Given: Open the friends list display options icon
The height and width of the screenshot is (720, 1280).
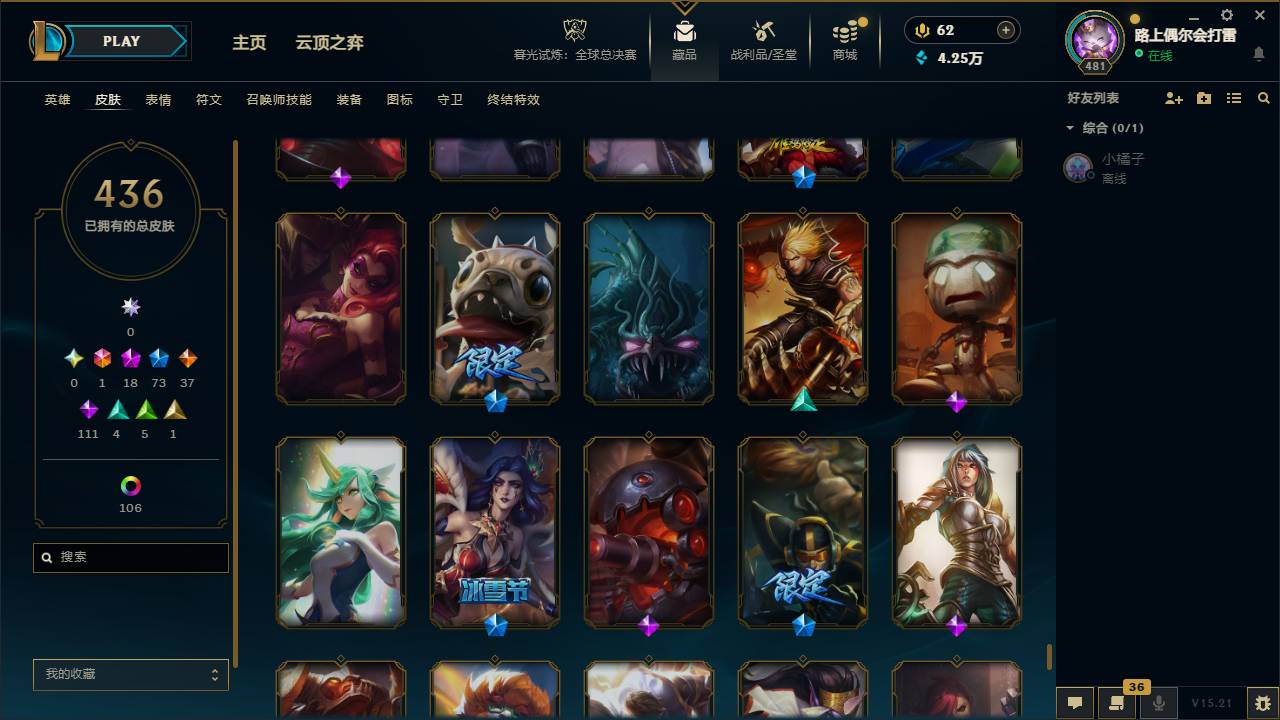Looking at the screenshot, I should [1234, 98].
